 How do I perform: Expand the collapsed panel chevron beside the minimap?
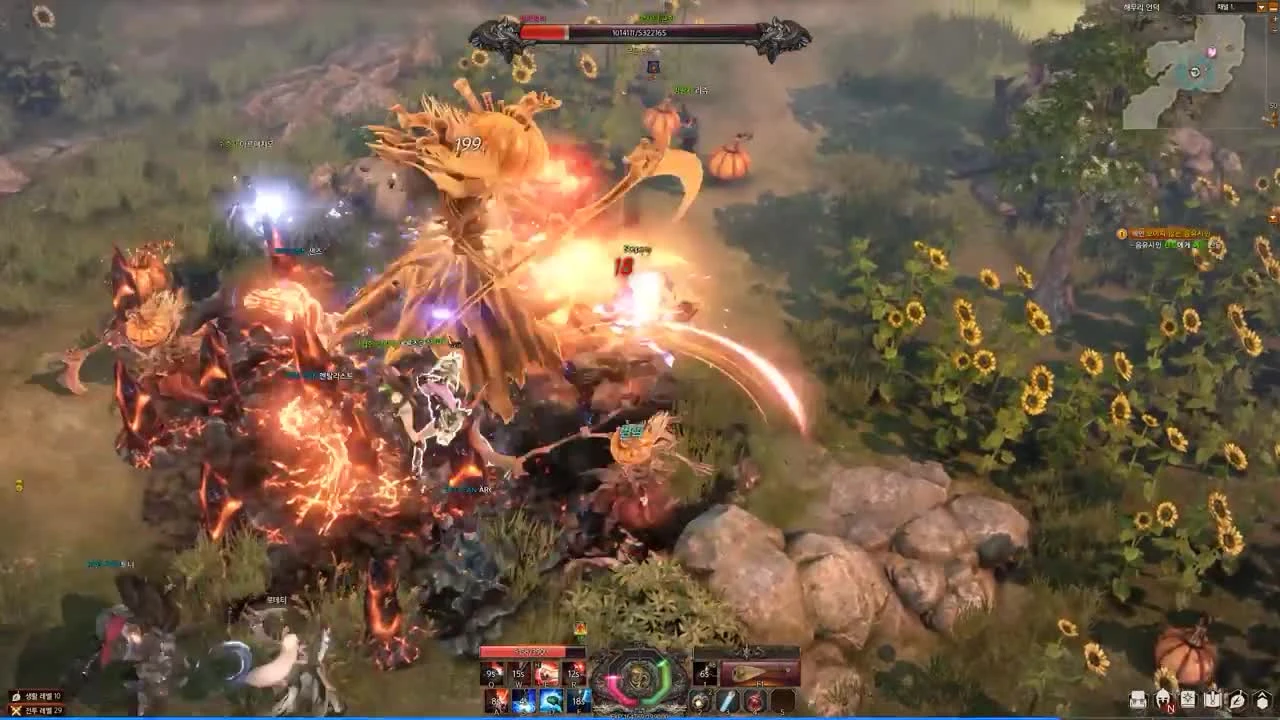[1261, 8]
